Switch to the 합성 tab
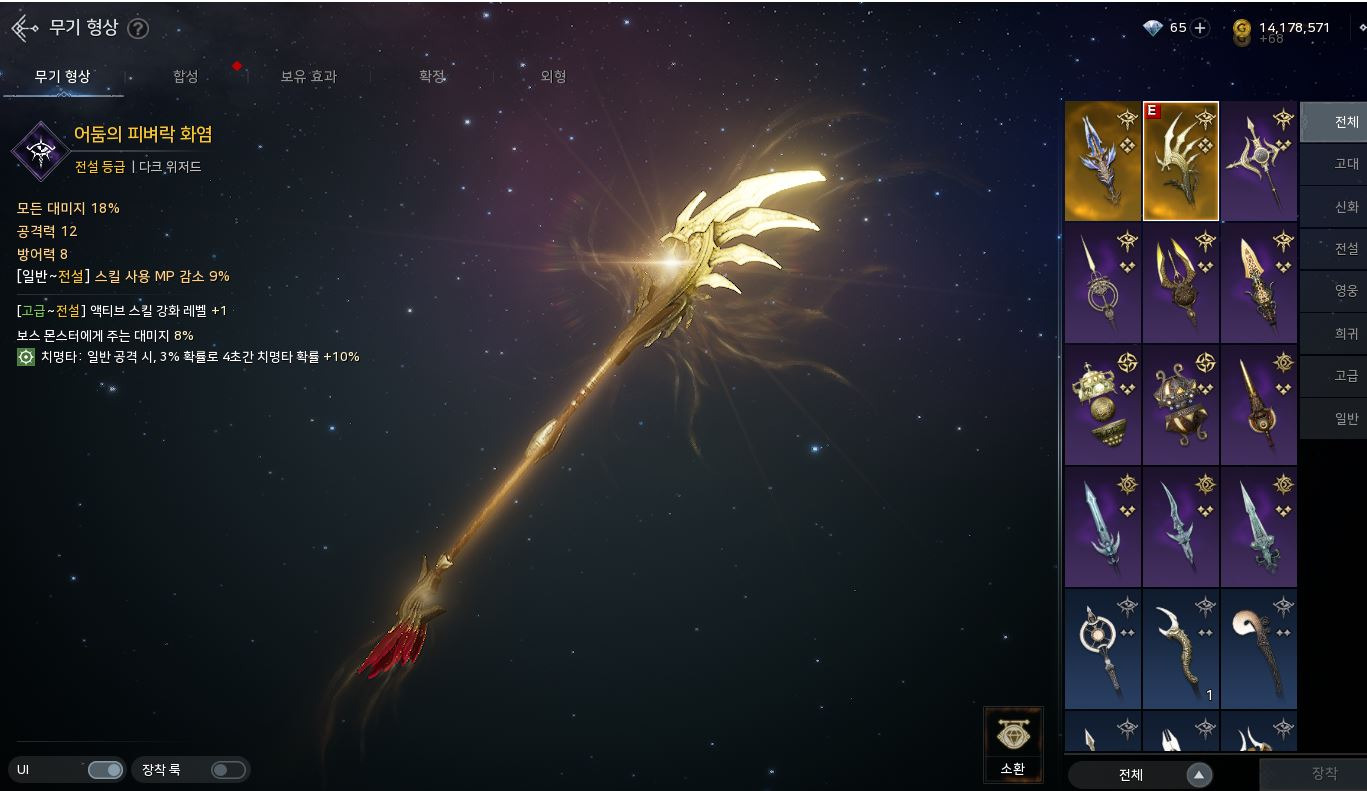This screenshot has width=1367, height=791. 185,77
